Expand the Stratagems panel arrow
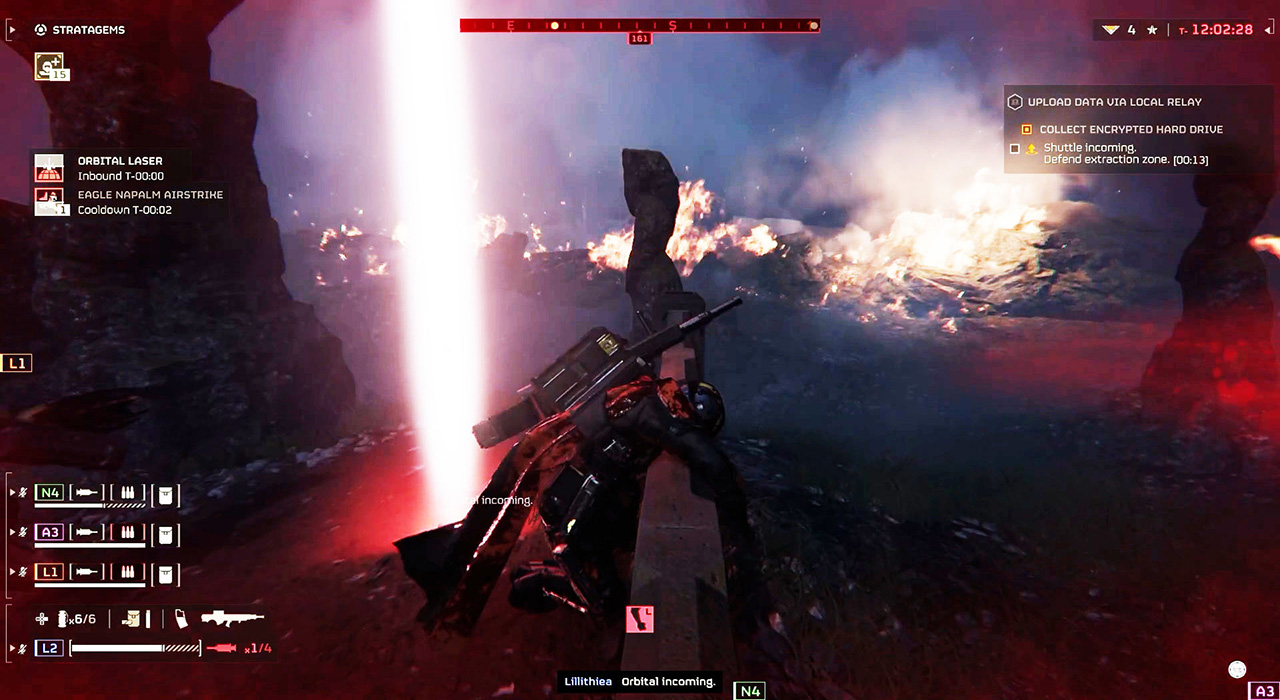Image resolution: width=1280 pixels, height=700 pixels. click(12, 30)
